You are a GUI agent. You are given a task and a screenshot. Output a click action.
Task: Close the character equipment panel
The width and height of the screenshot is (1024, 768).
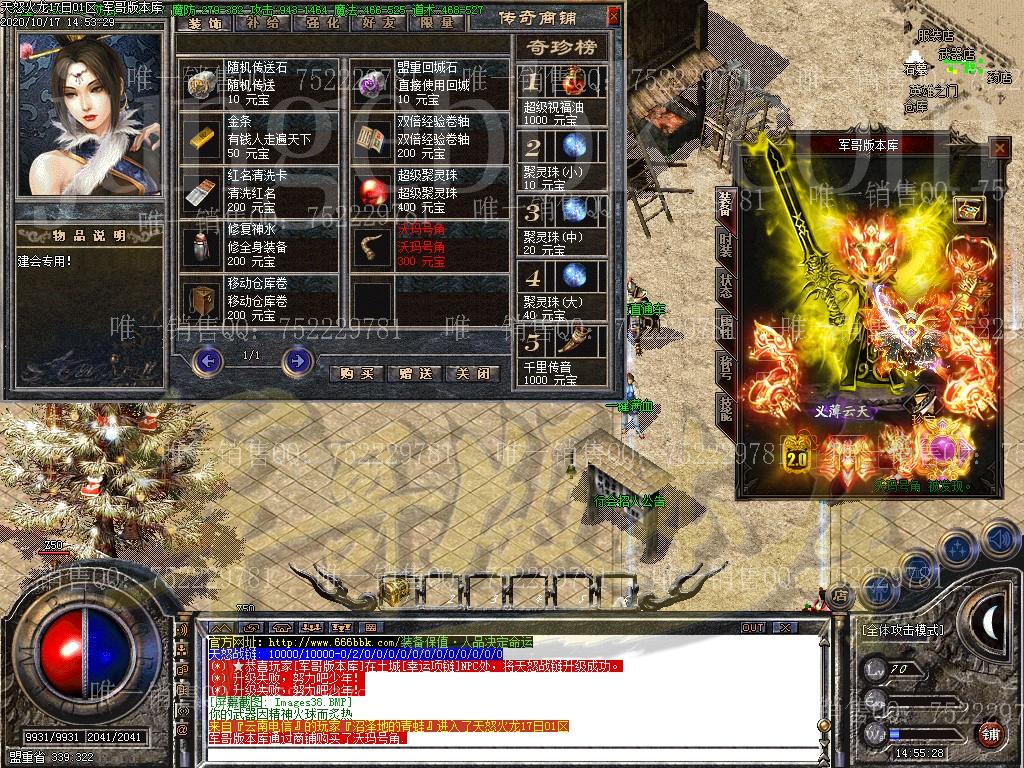click(x=998, y=148)
